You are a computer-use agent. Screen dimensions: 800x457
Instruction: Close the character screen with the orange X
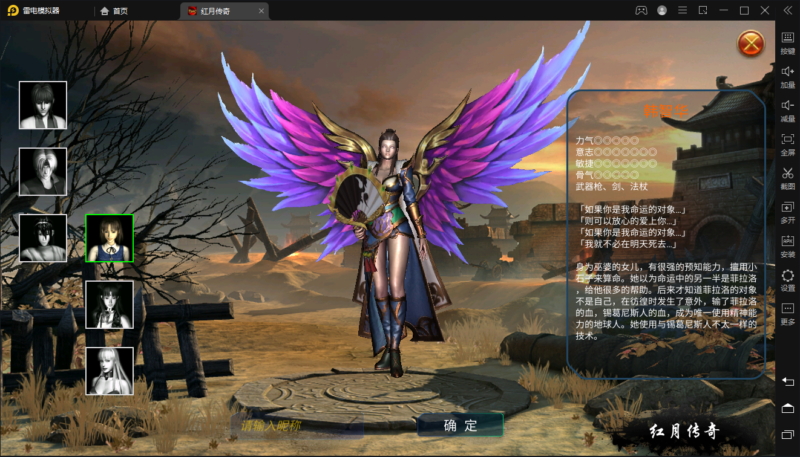pos(750,43)
